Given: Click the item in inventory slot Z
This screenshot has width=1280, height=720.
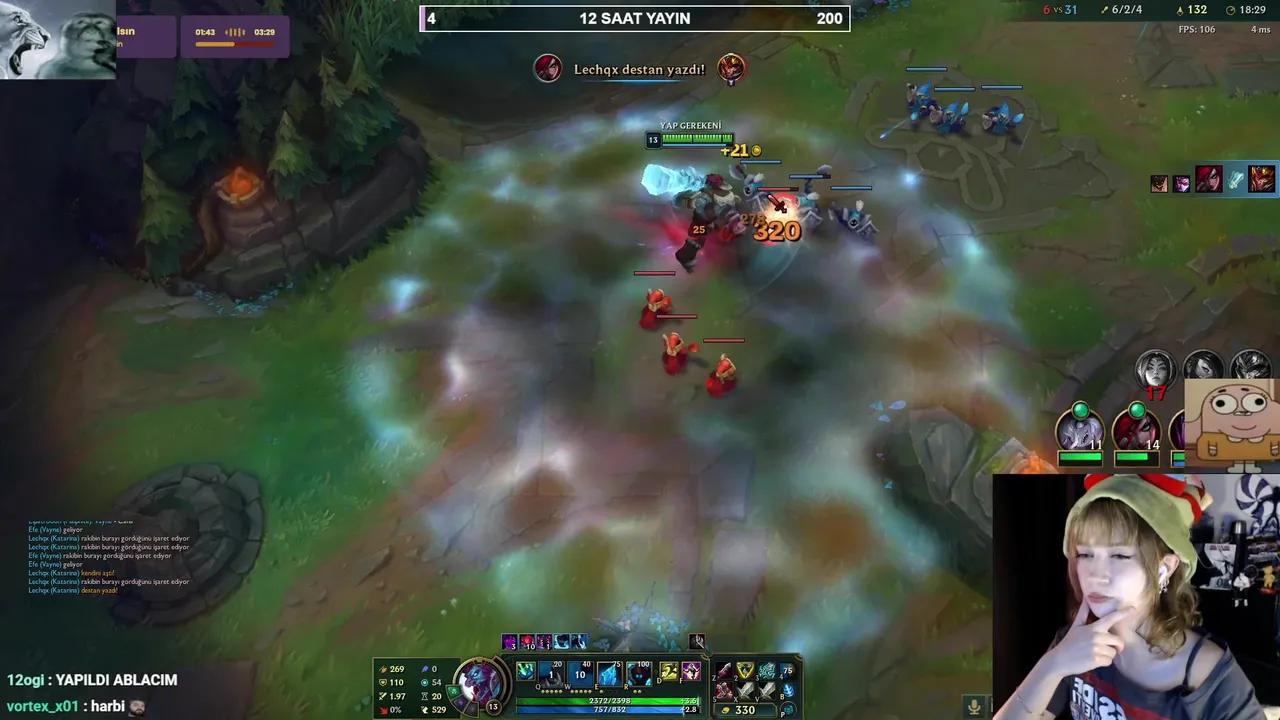Looking at the screenshot, I should point(724,671).
